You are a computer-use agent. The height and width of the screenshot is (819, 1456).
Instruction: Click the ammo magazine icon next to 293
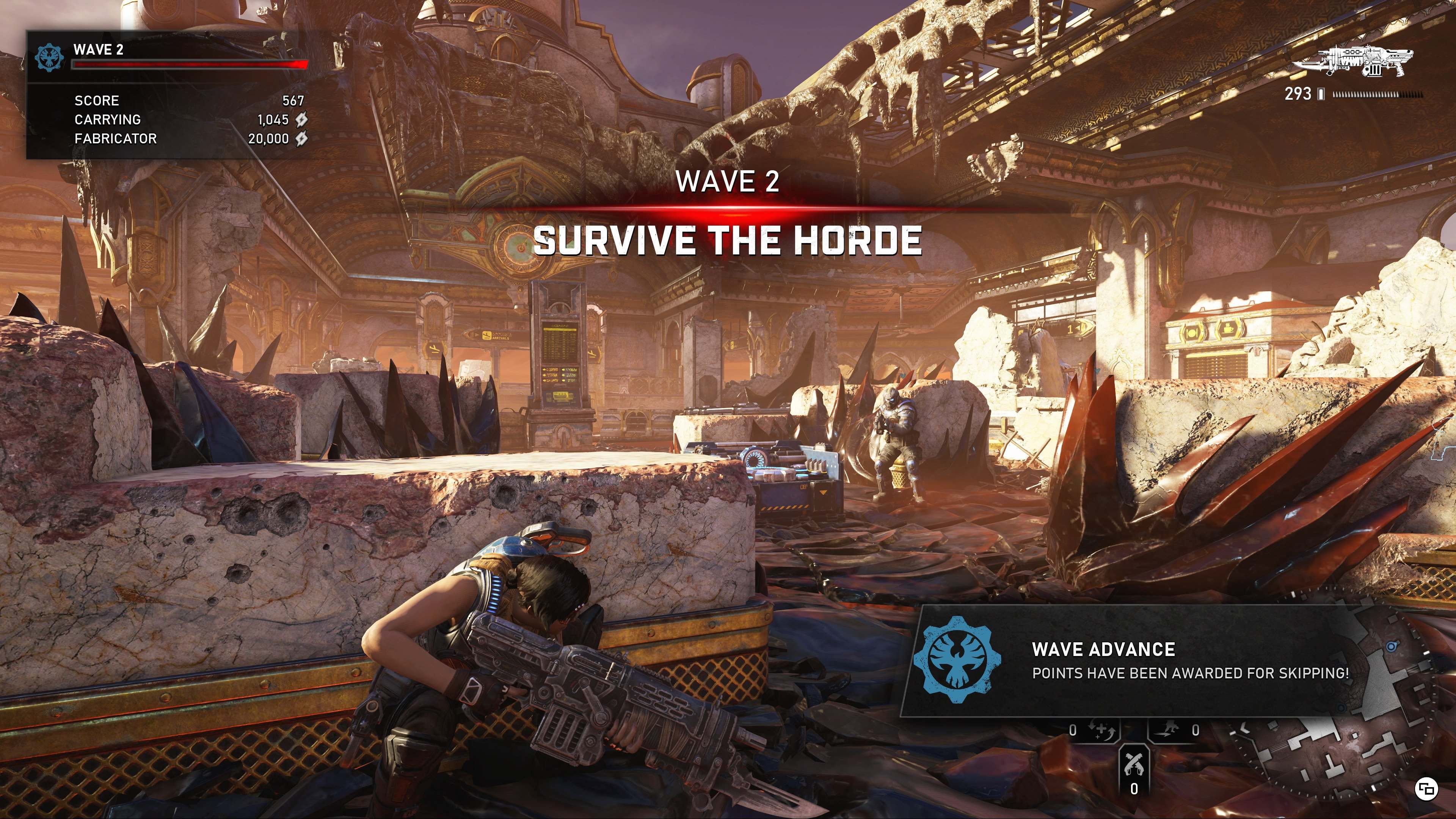(x=1321, y=95)
